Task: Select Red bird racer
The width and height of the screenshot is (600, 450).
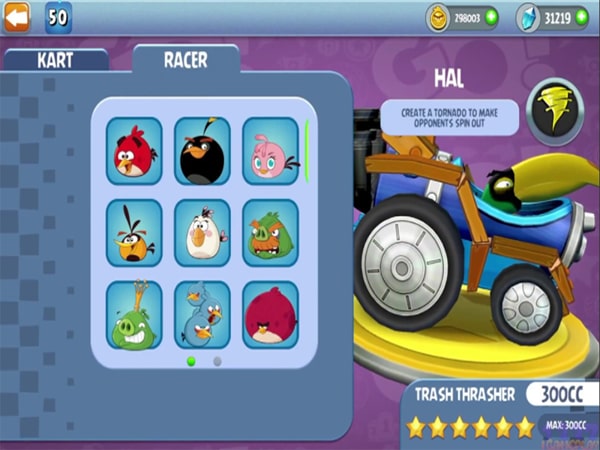Action: point(134,151)
